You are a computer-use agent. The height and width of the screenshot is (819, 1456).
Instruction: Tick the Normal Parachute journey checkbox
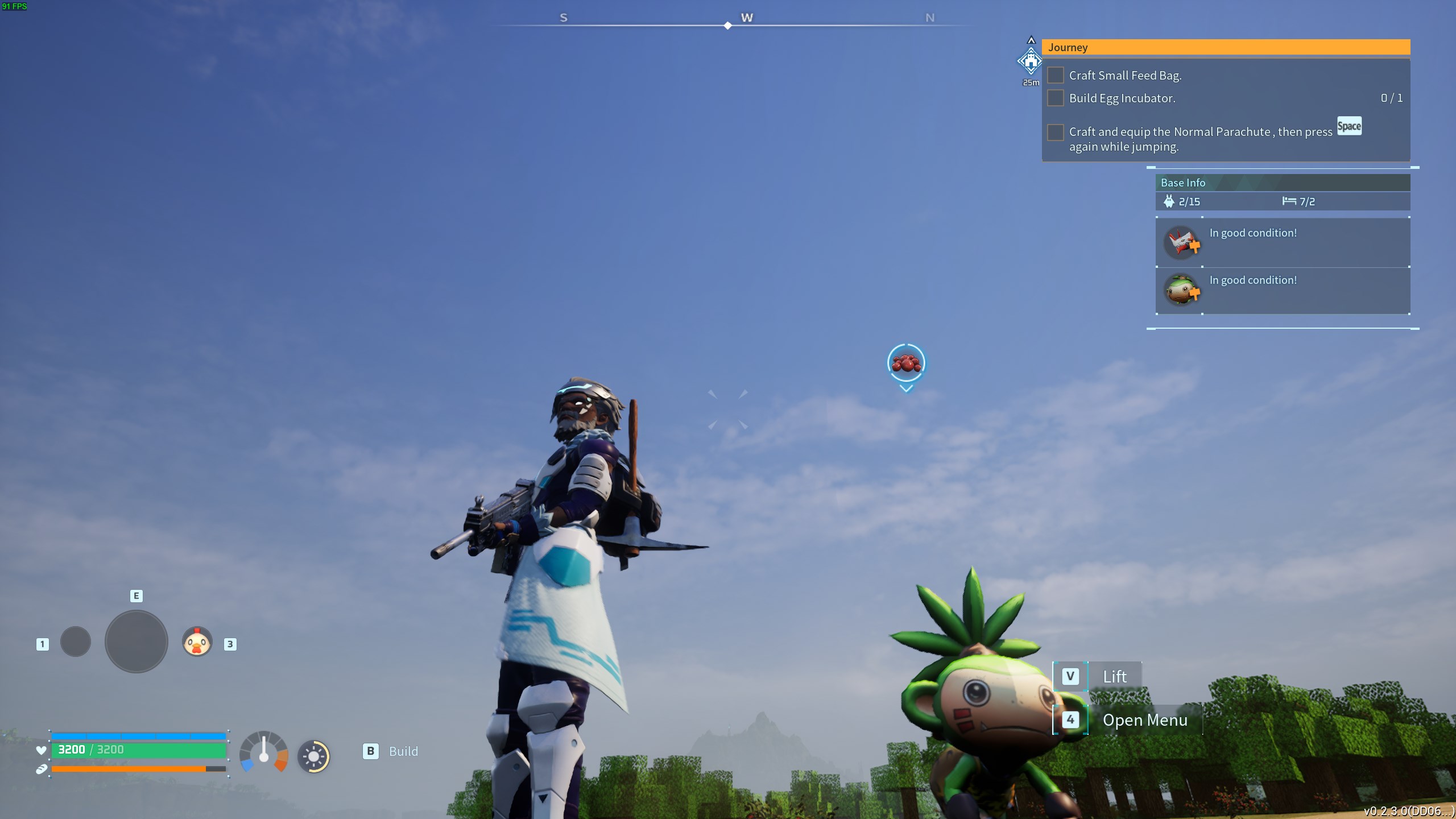[x=1056, y=132]
